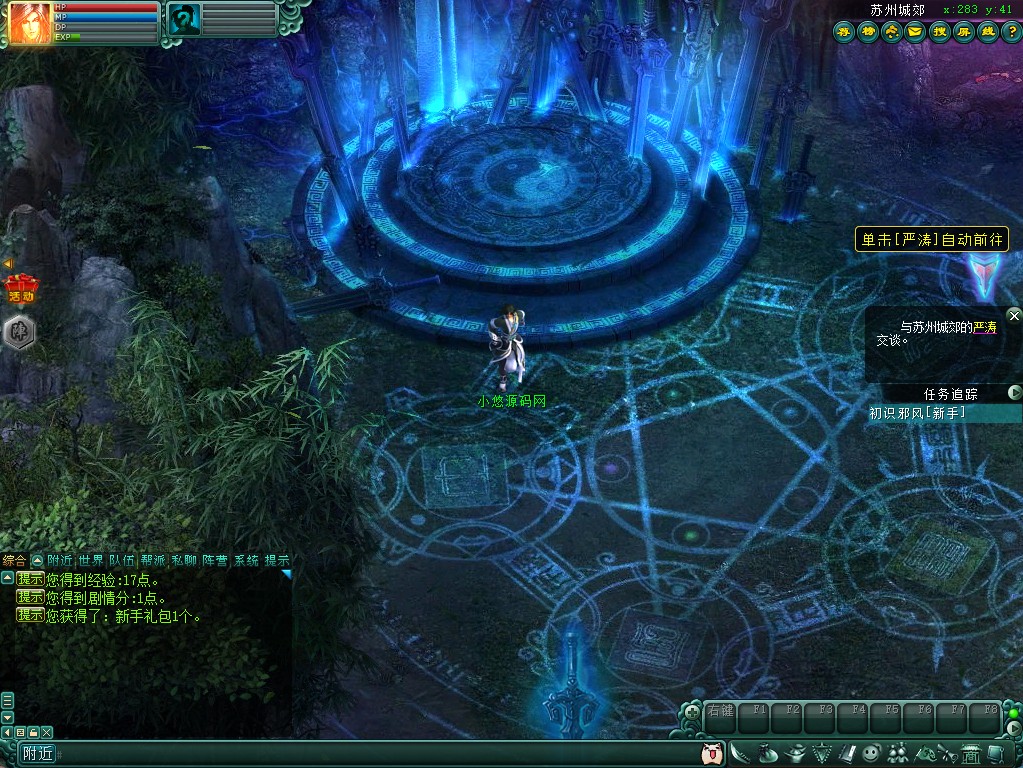The image size is (1023, 768).
Task: Open the 搜 search button
Action: [x=938, y=32]
